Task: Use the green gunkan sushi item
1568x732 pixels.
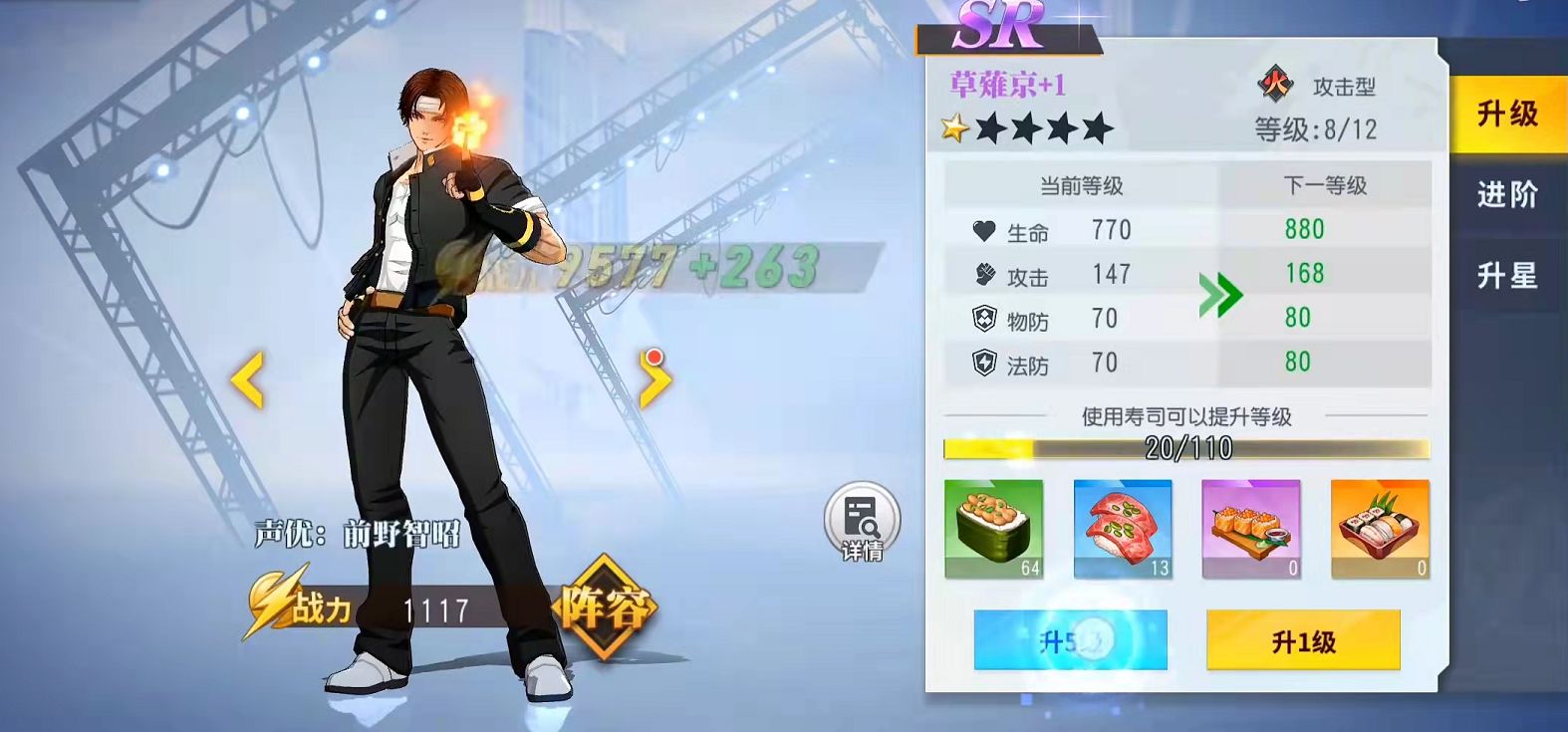Action: [993, 529]
